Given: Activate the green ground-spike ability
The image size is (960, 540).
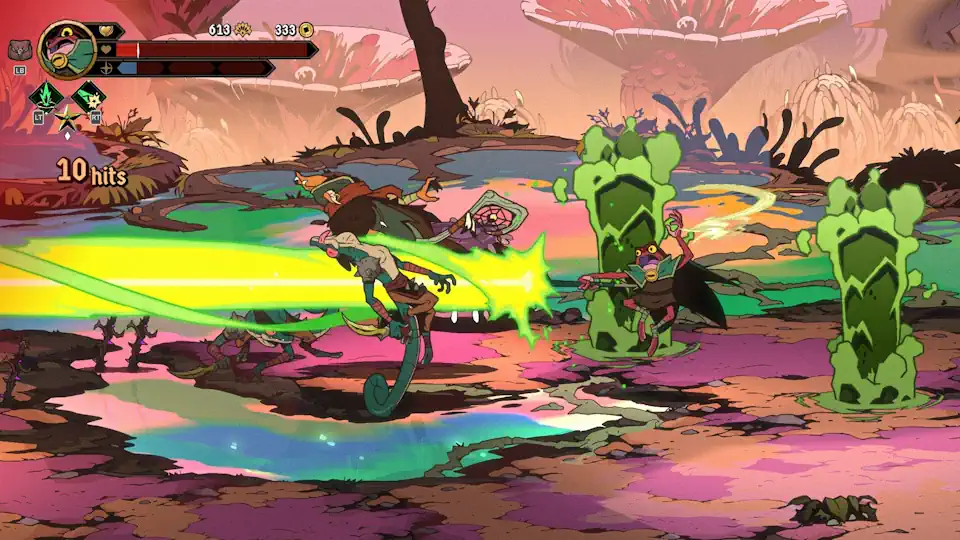Looking at the screenshot, I should (46, 97).
